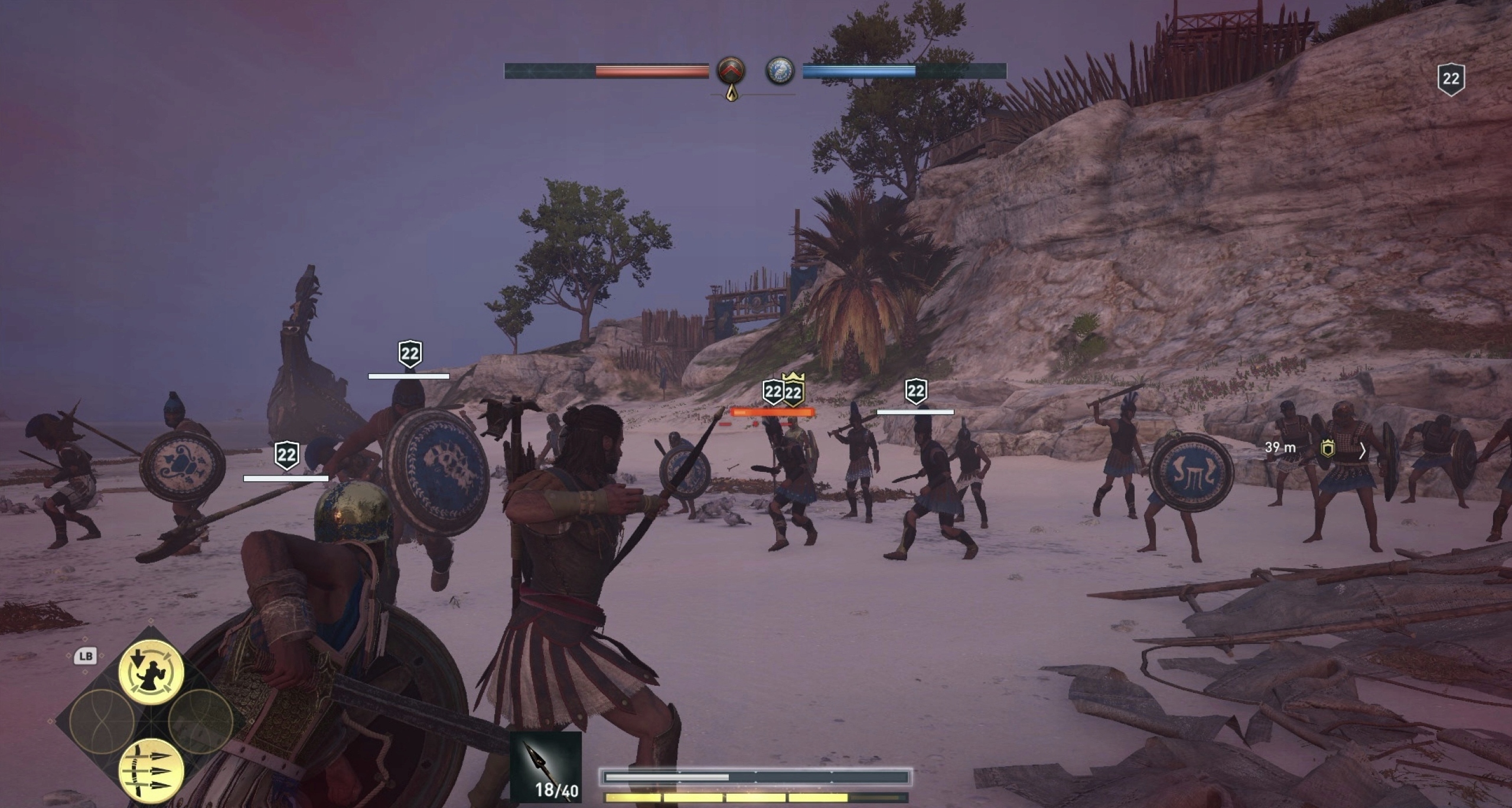The height and width of the screenshot is (808, 1512).
Task: Select the level 22 badge in top right
Action: (x=1452, y=80)
